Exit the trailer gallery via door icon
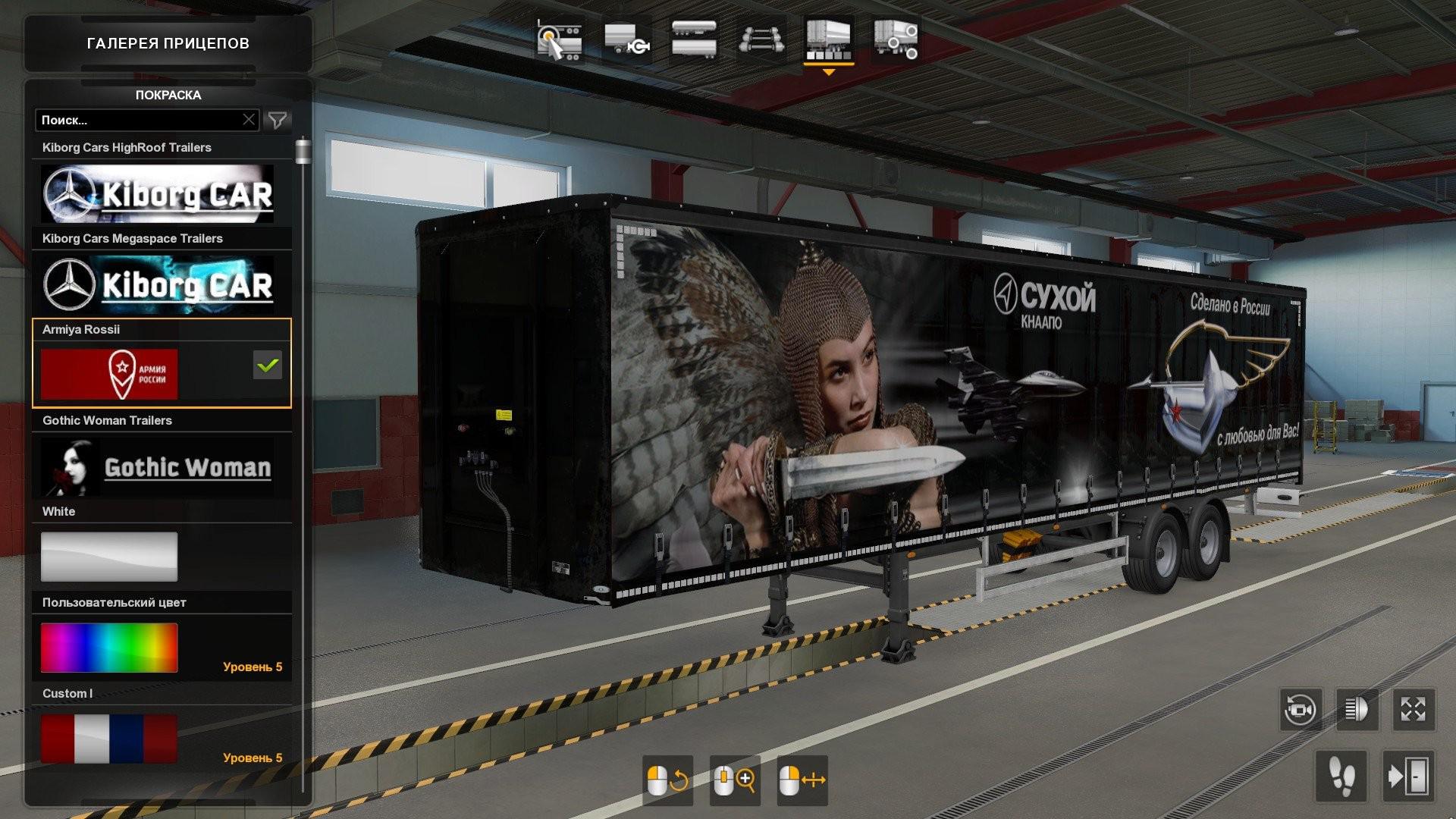Viewport: 1456px width, 819px height. pos(1408,776)
